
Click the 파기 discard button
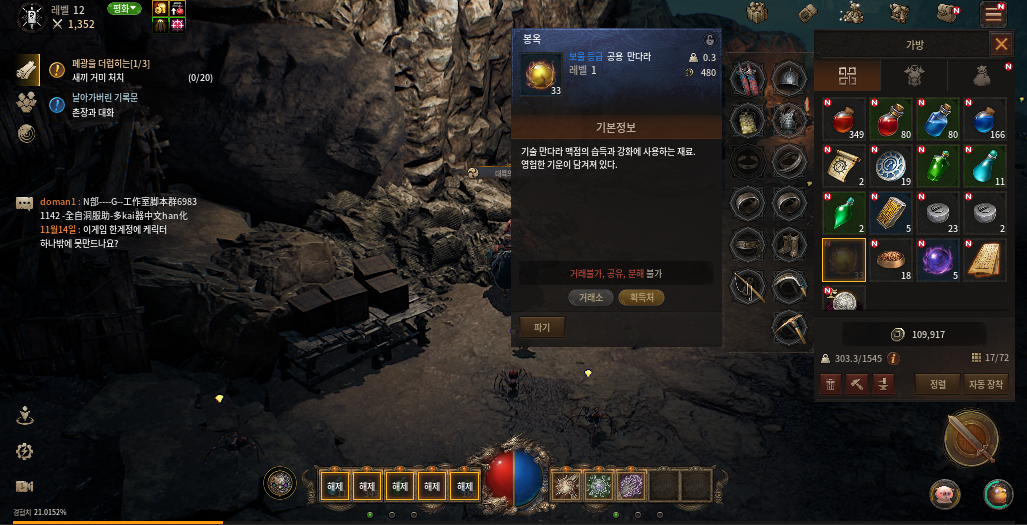coord(542,327)
